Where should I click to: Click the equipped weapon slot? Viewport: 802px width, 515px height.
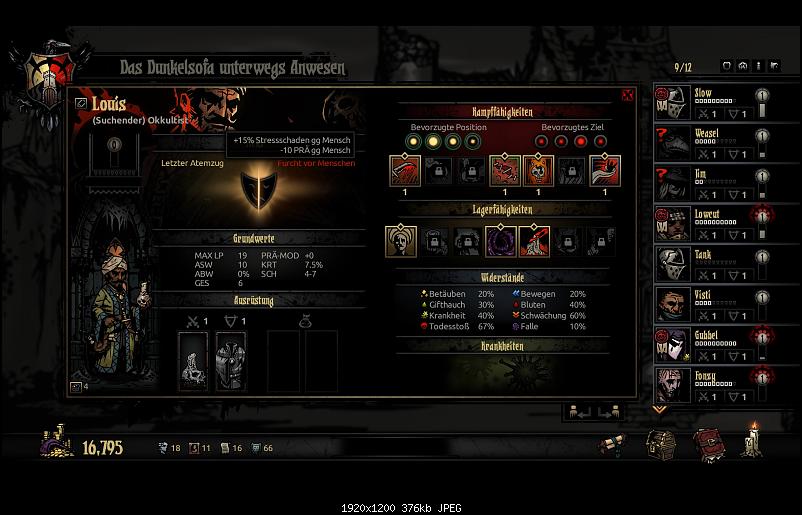click(x=193, y=362)
